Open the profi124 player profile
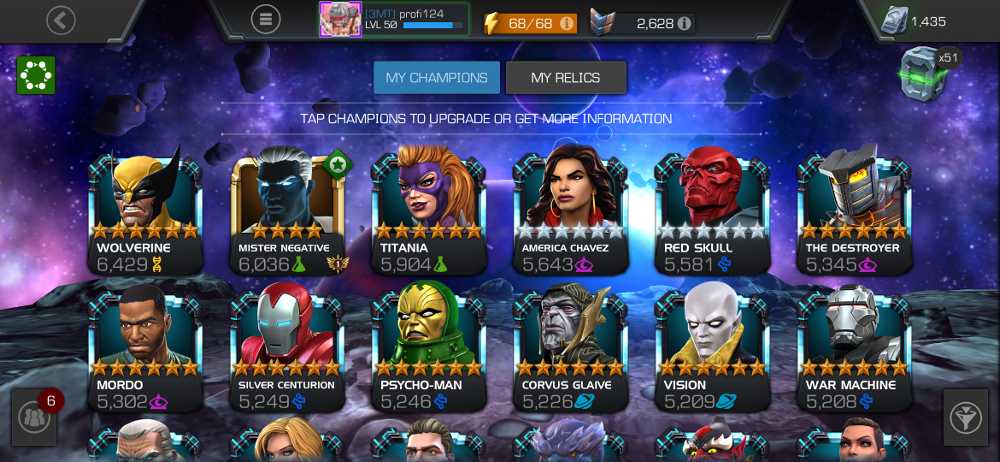 click(x=393, y=19)
